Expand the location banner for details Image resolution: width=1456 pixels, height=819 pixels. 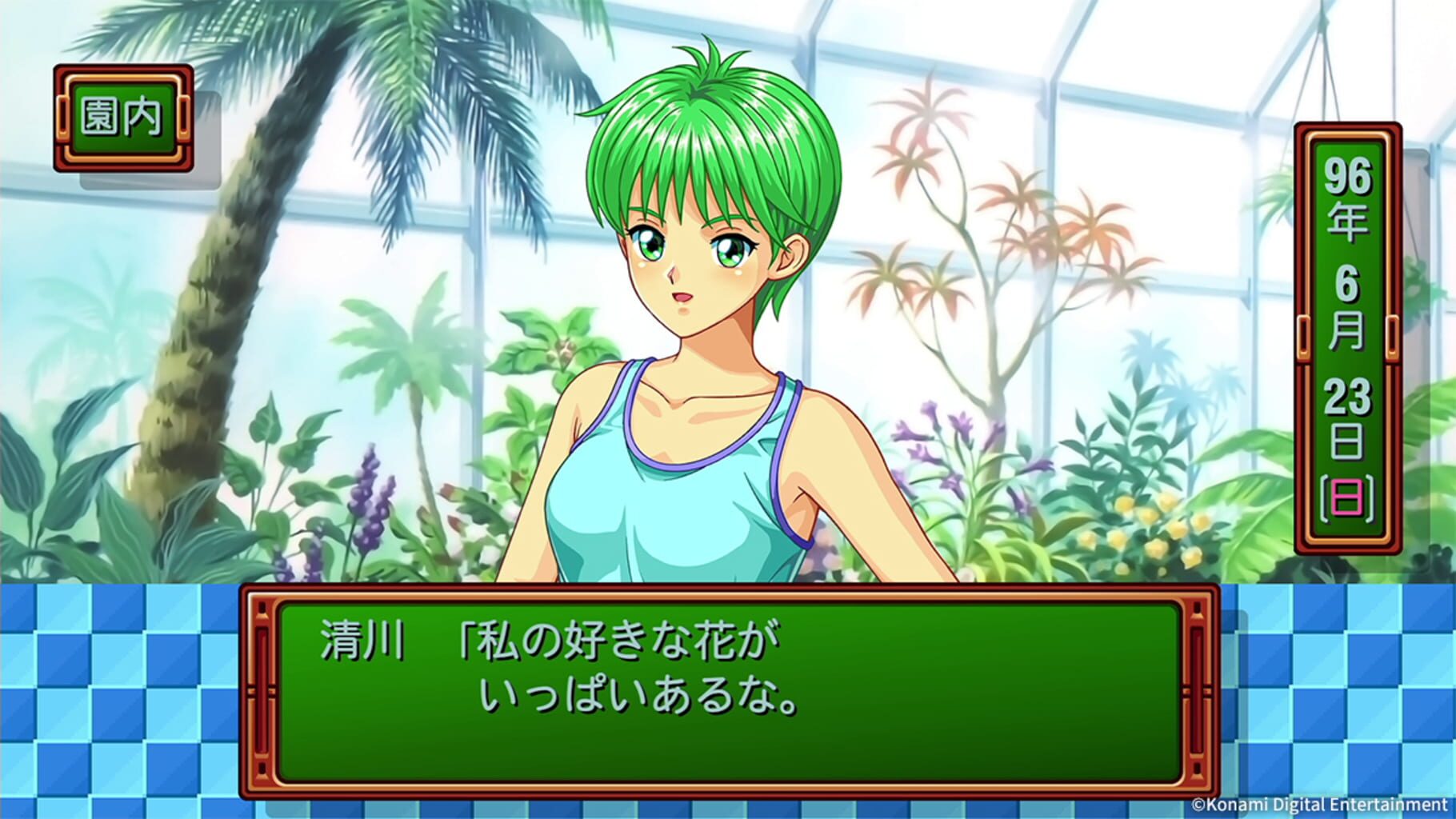(x=122, y=118)
